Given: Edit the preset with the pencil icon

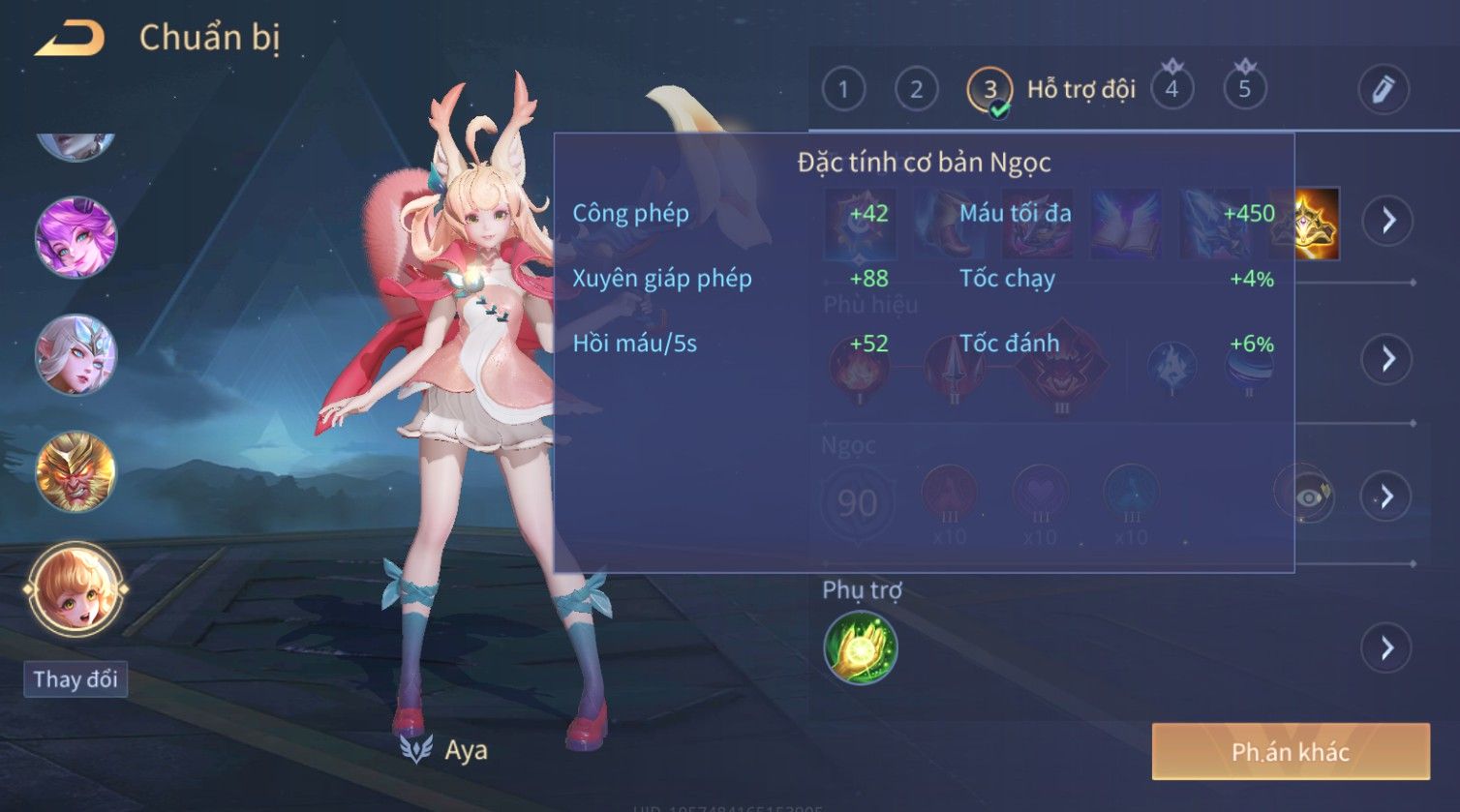Looking at the screenshot, I should [1383, 90].
